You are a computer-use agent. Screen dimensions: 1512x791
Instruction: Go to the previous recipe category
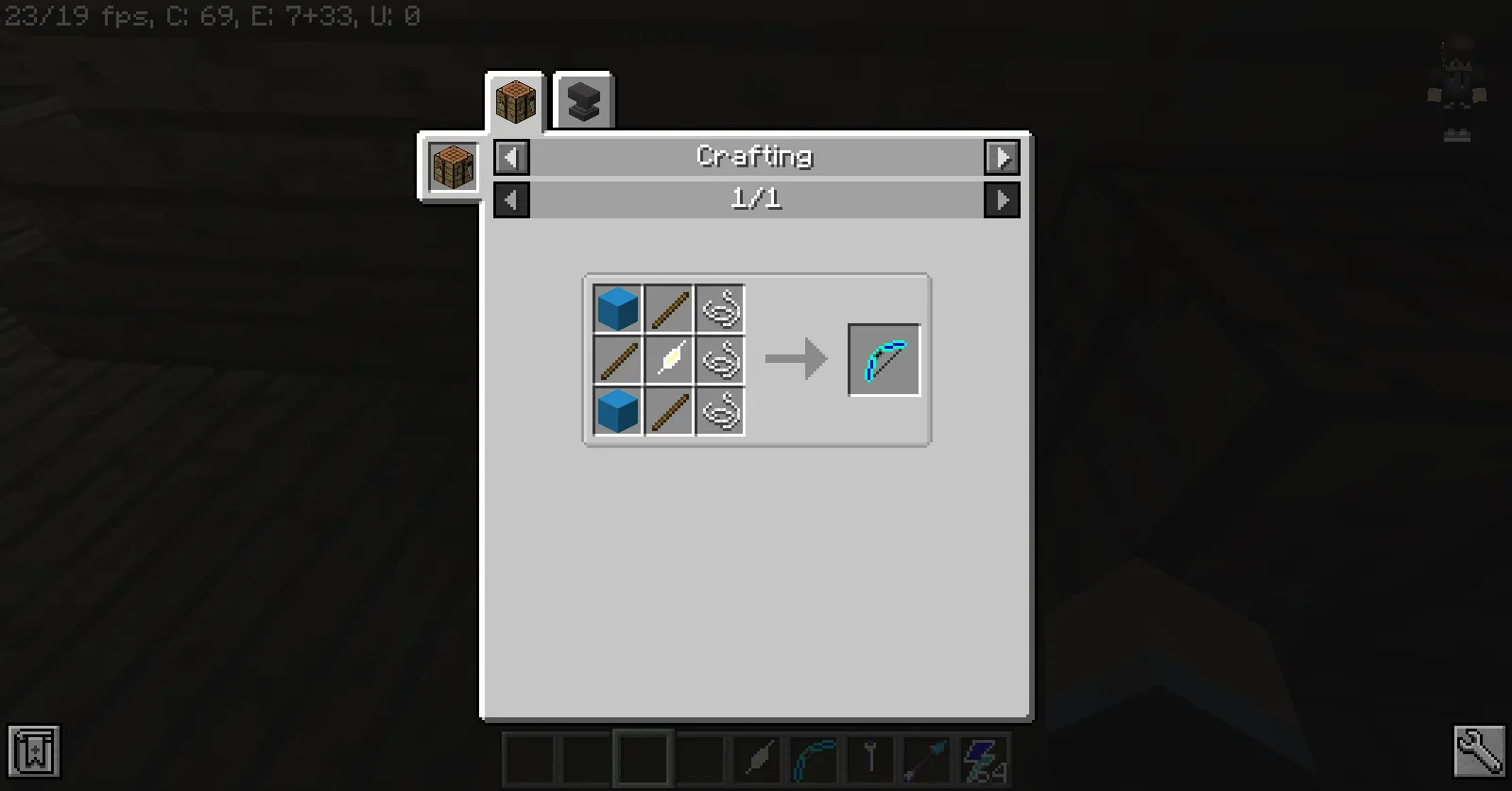point(511,157)
